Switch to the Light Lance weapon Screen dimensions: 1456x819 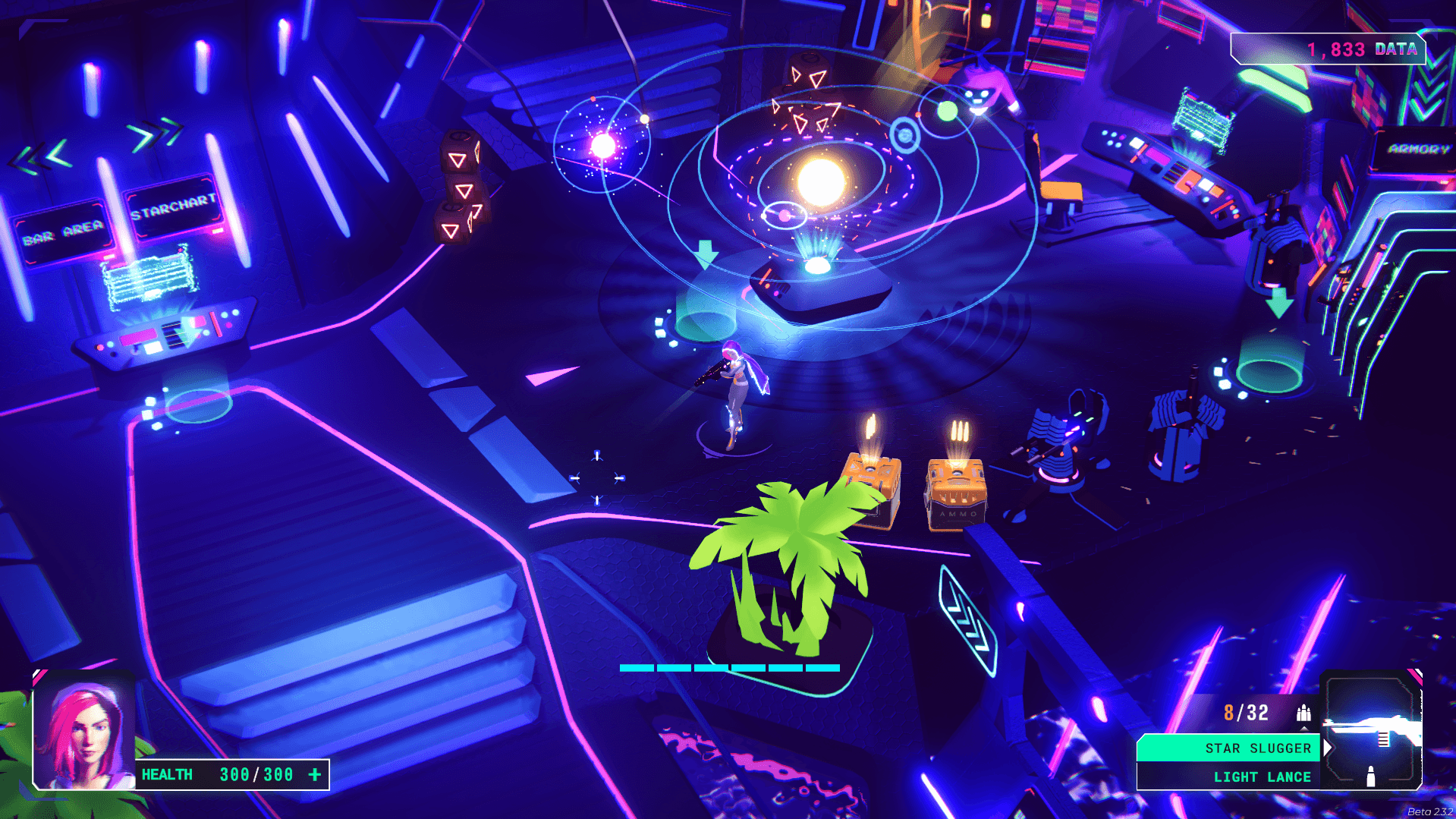point(1228,776)
